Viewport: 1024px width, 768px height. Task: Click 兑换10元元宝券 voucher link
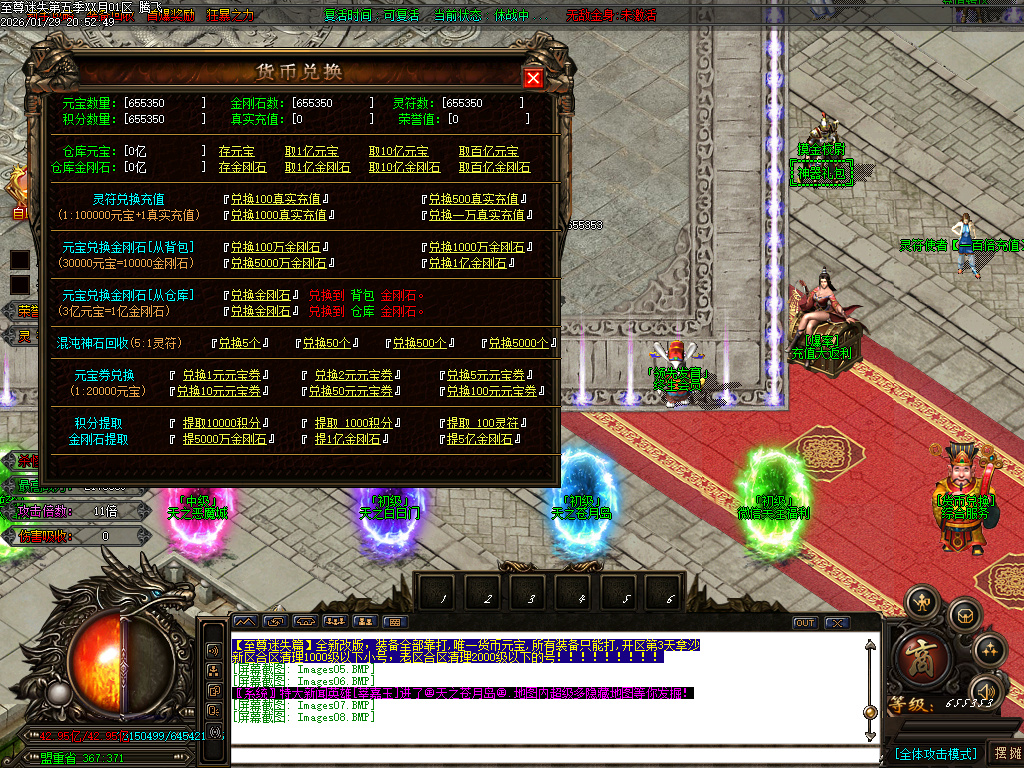tap(220, 391)
